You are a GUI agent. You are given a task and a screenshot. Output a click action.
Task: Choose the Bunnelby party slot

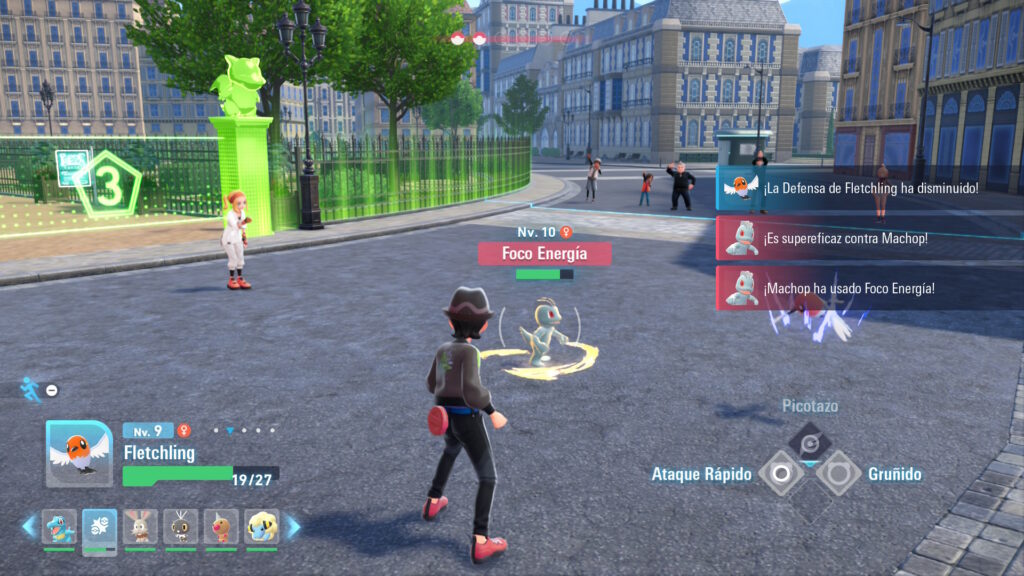(140, 526)
